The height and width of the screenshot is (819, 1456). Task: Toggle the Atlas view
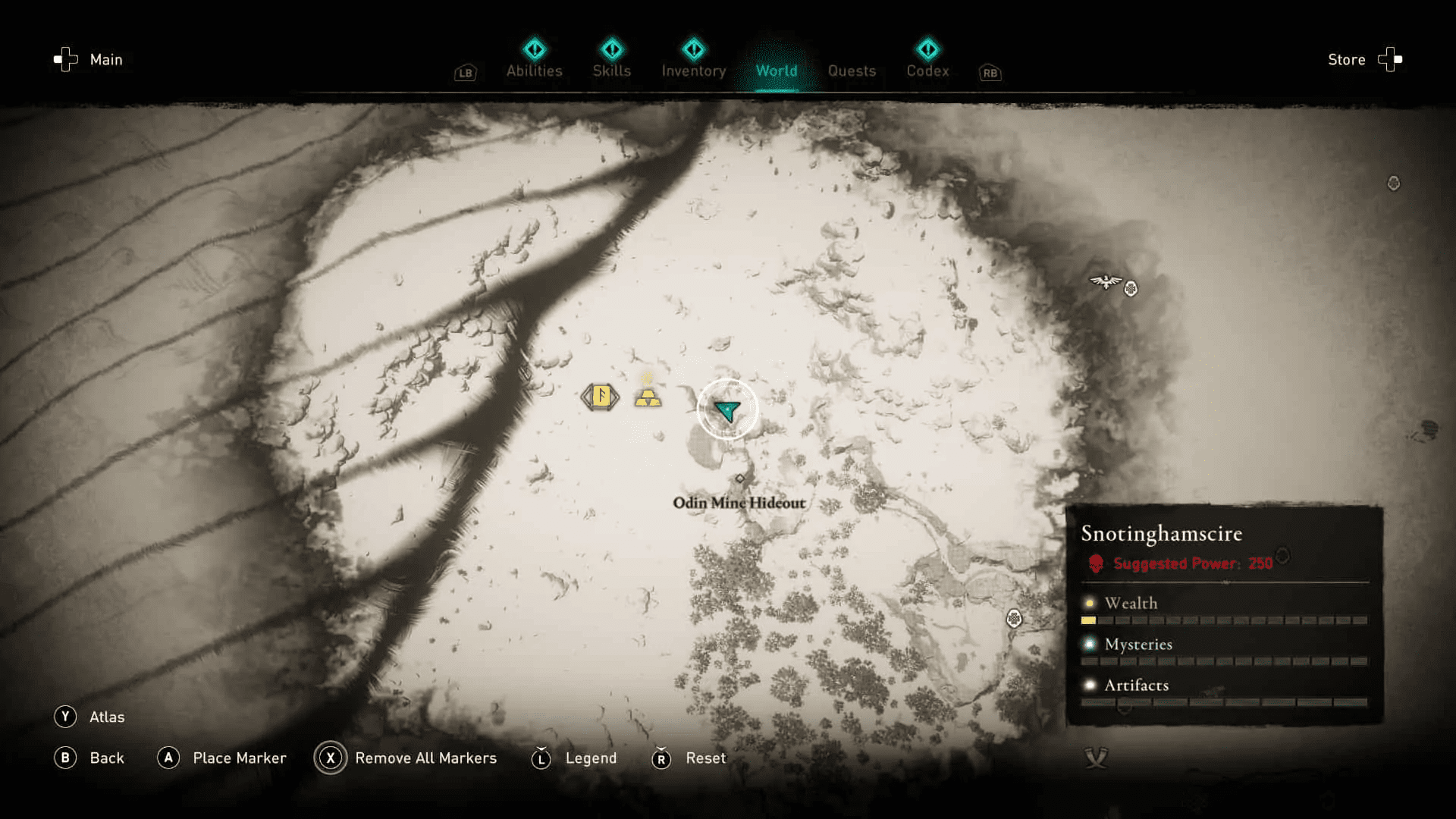pos(89,717)
